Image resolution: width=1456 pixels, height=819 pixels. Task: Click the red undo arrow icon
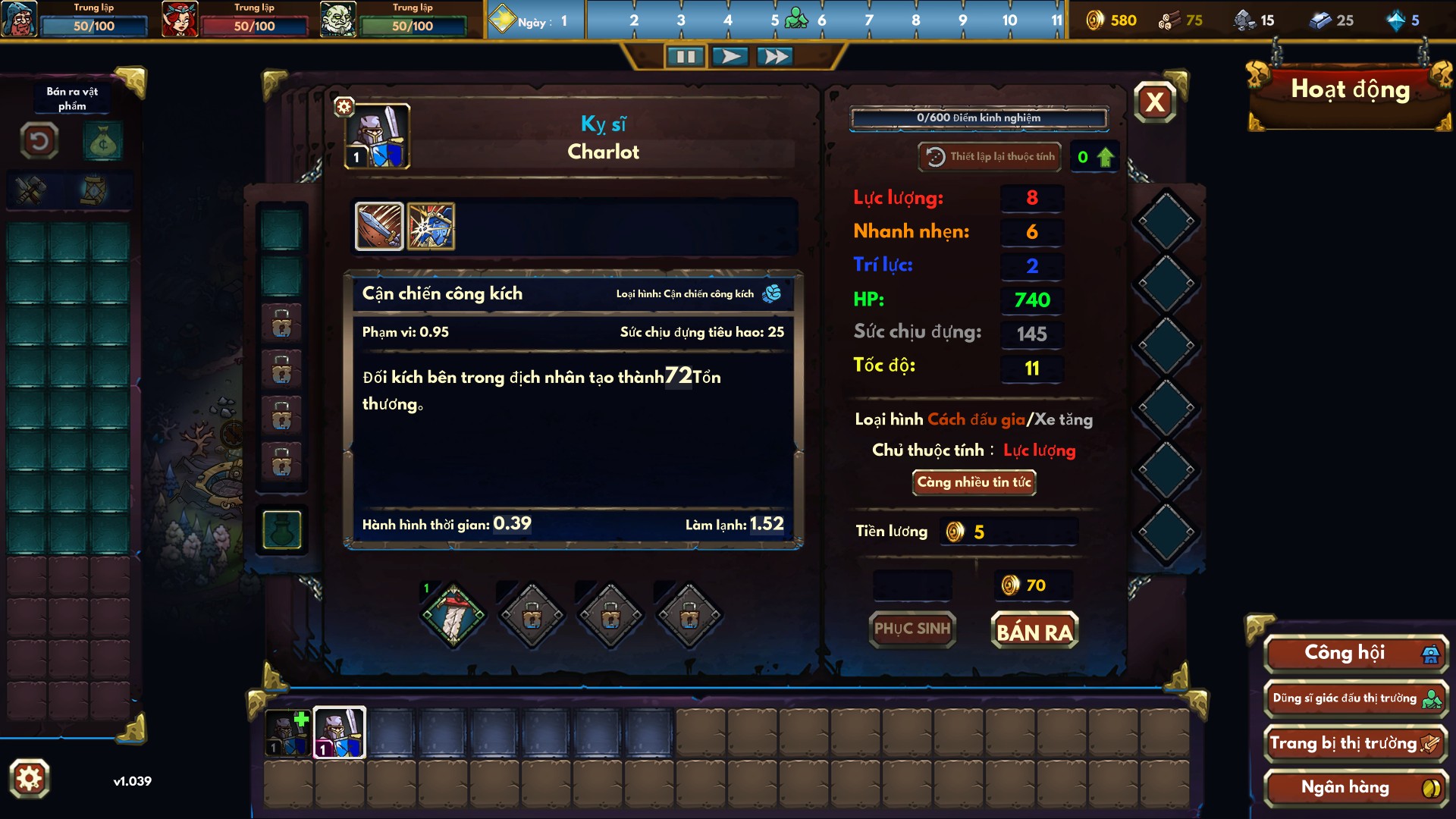point(39,141)
